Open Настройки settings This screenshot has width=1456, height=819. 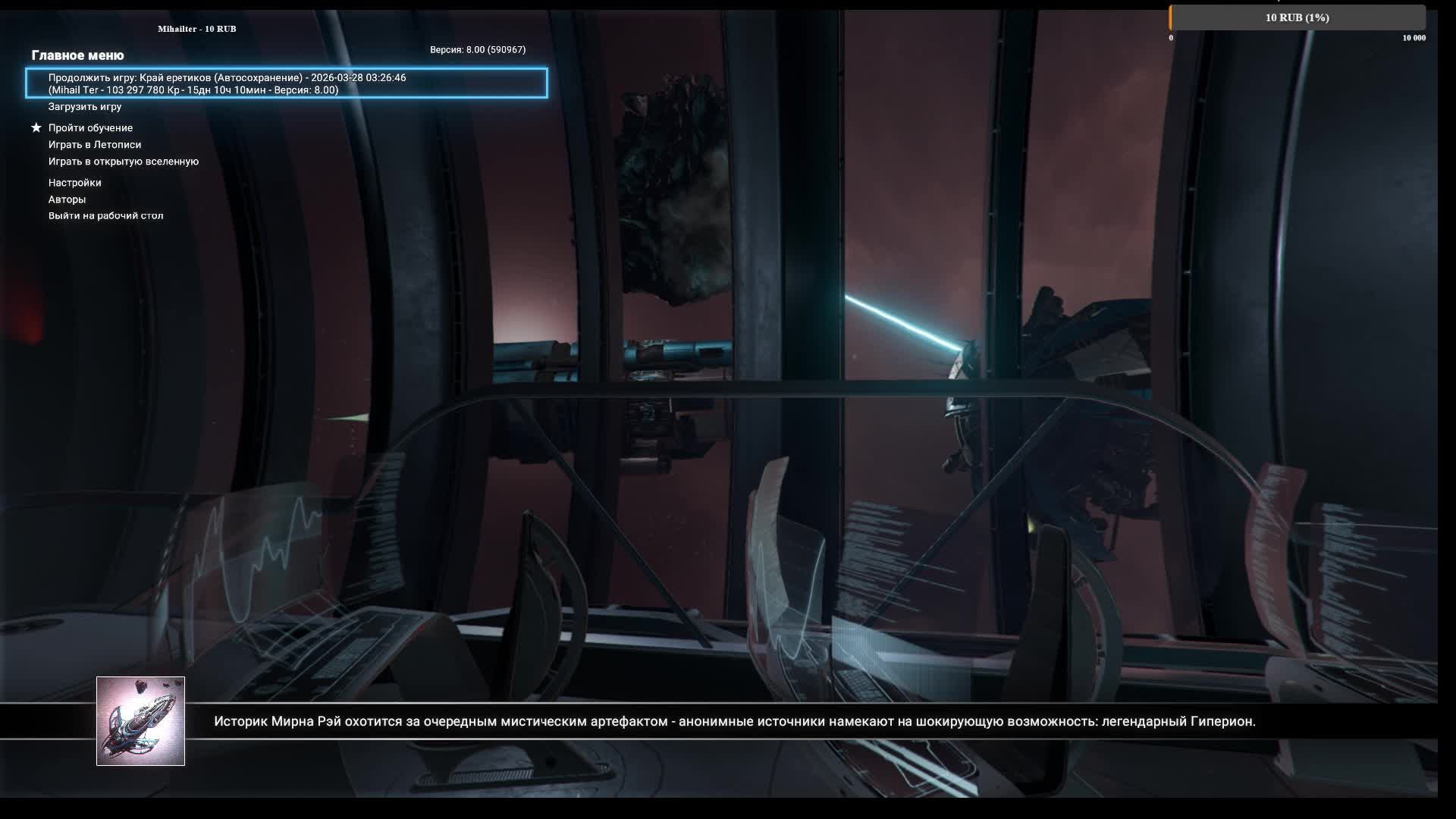click(x=75, y=183)
